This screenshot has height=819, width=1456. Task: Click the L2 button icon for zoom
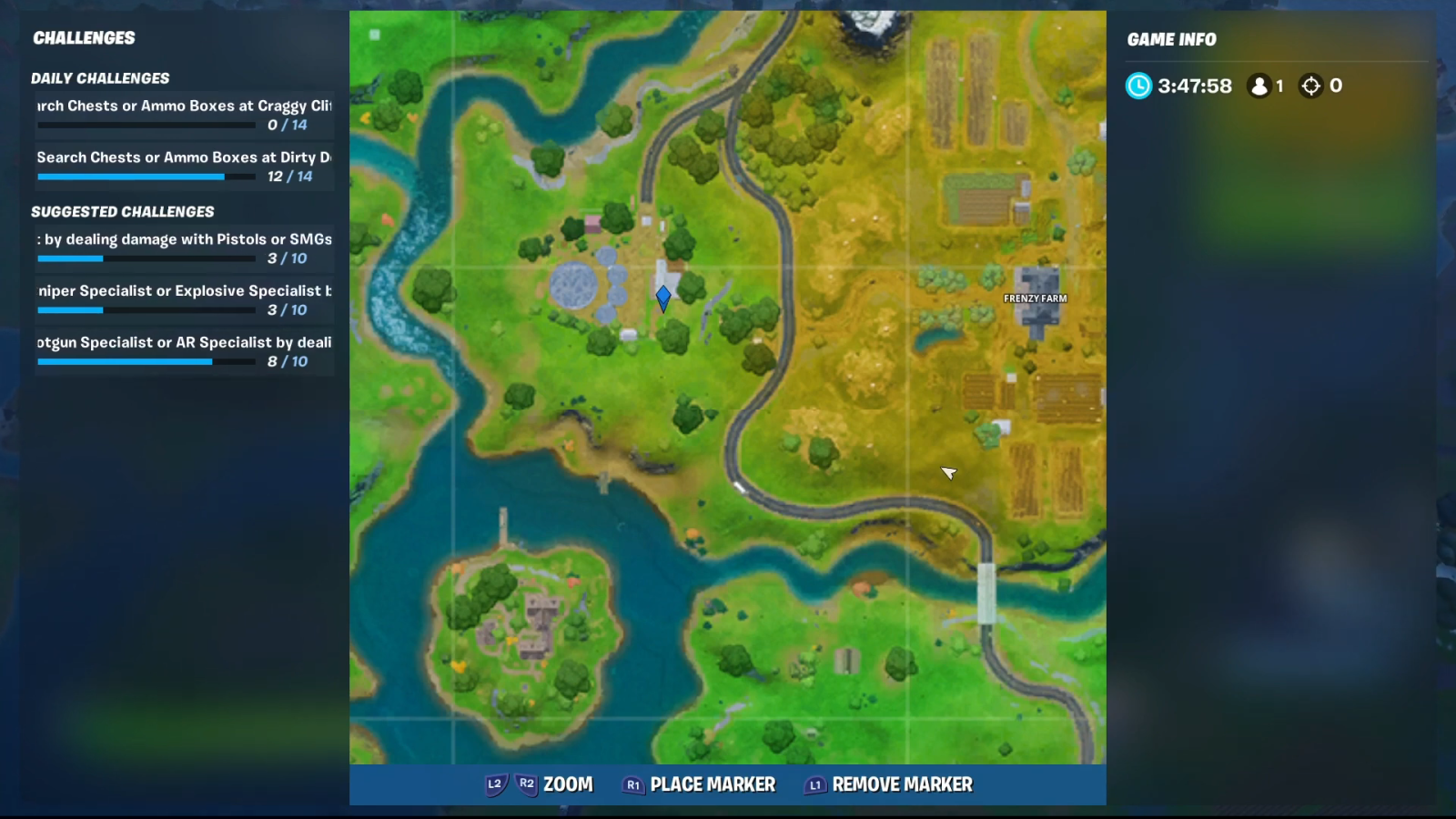pyautogui.click(x=495, y=784)
